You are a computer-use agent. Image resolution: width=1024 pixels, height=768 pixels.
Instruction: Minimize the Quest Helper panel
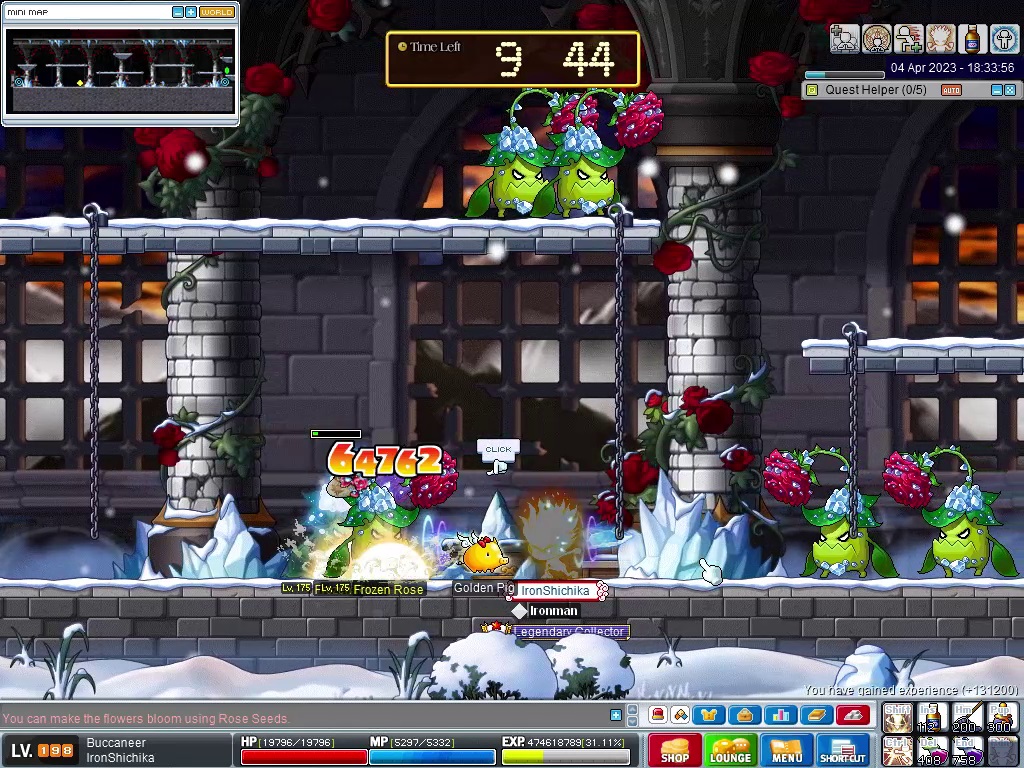(x=996, y=90)
